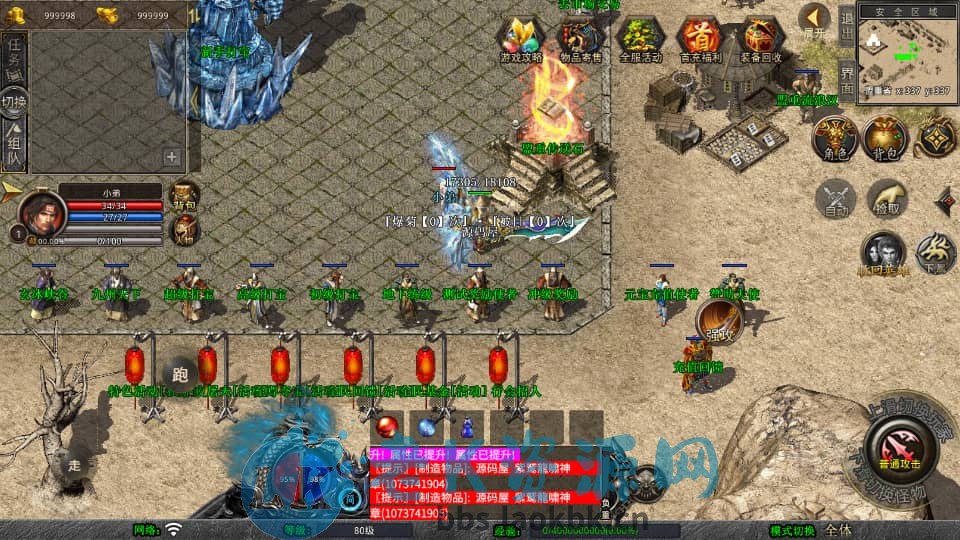Viewport: 960px width, 540px height.
Task: Open the 首充福利 first recharge bonus
Action: tap(699, 38)
